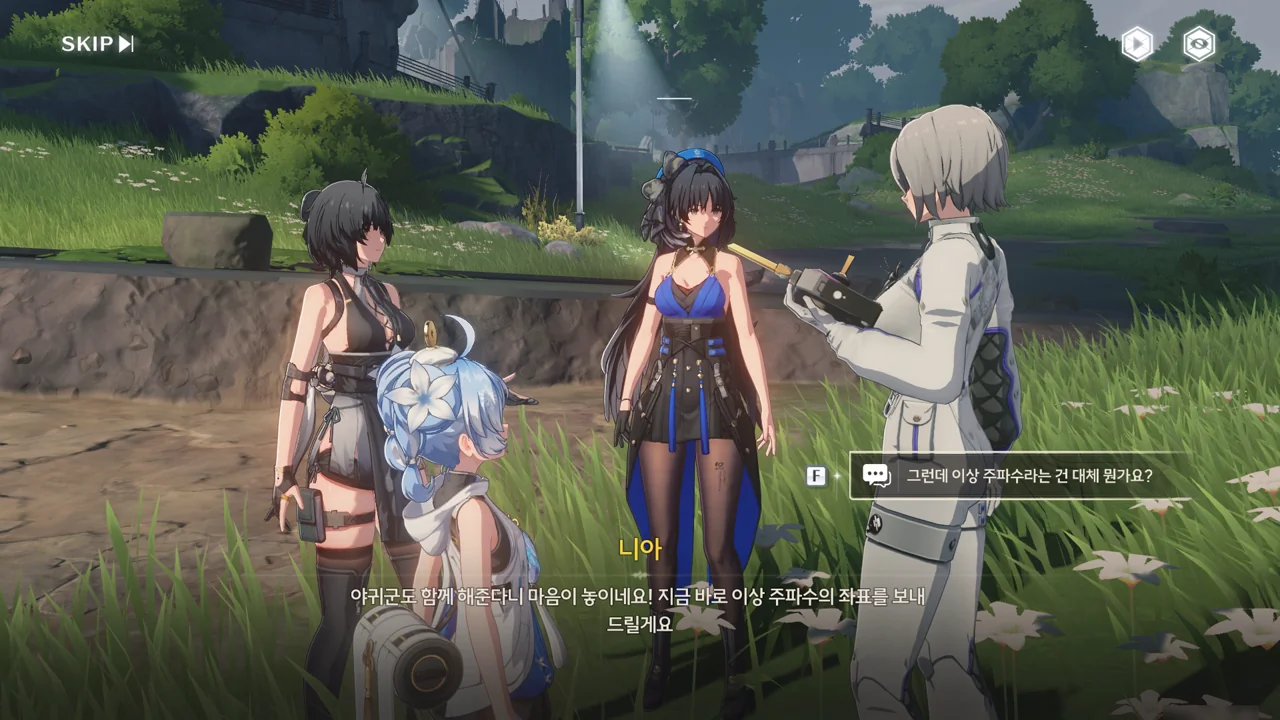1280x720 pixels.
Task: Hide the dialogue interface with the eye icon
Action: pyautogui.click(x=1199, y=44)
